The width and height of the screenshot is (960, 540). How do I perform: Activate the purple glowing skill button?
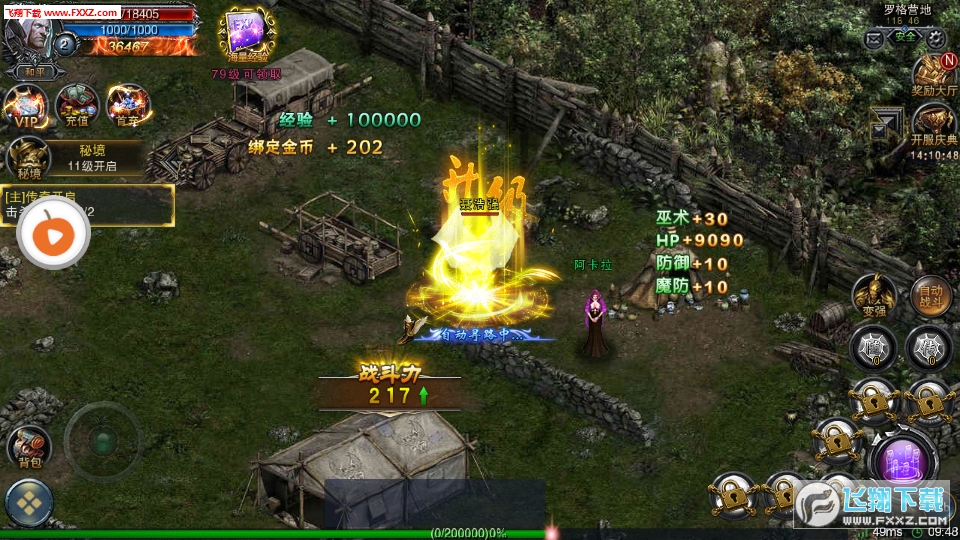point(903,460)
